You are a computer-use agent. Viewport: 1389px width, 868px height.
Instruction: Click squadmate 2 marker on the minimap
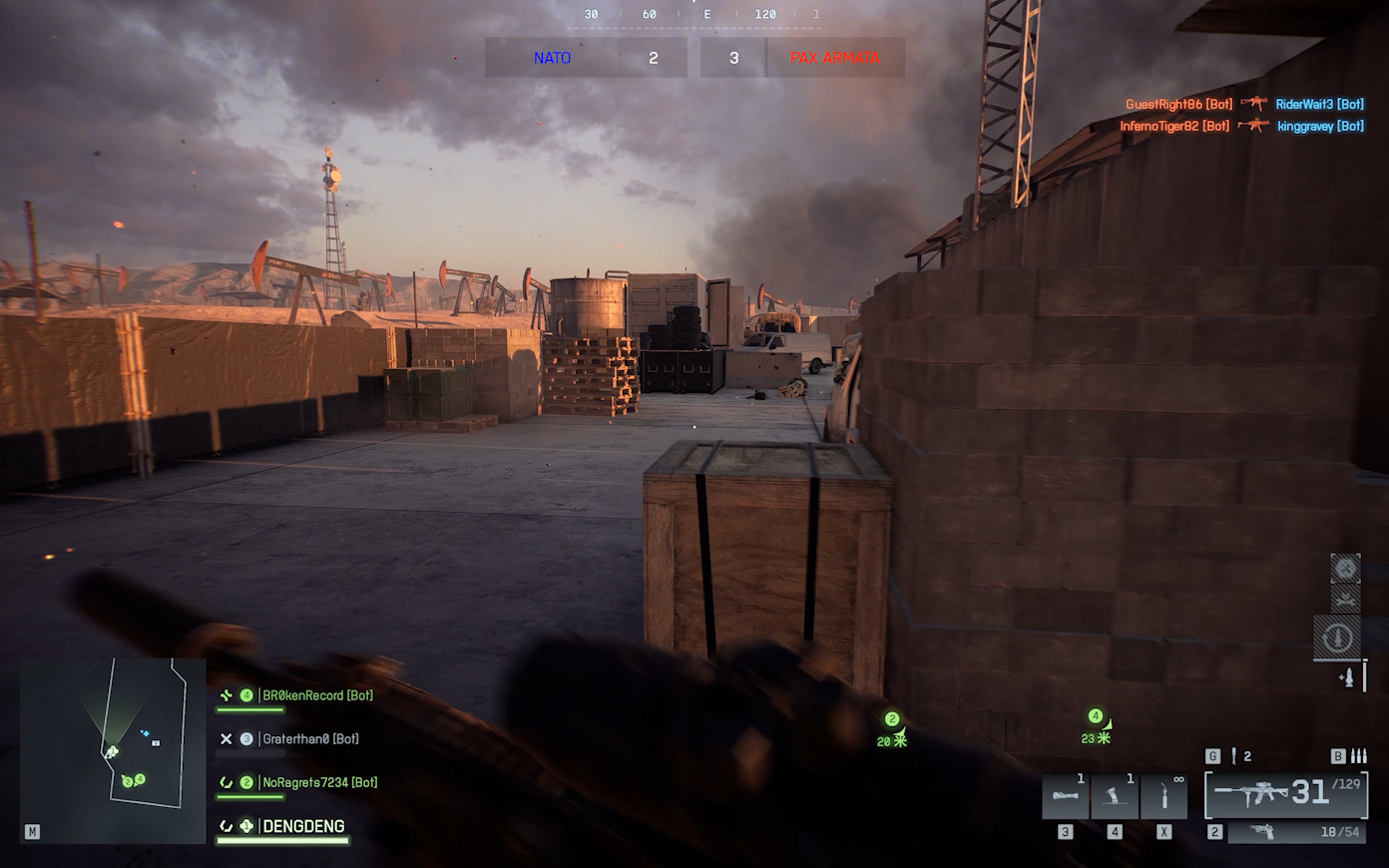tap(127, 781)
